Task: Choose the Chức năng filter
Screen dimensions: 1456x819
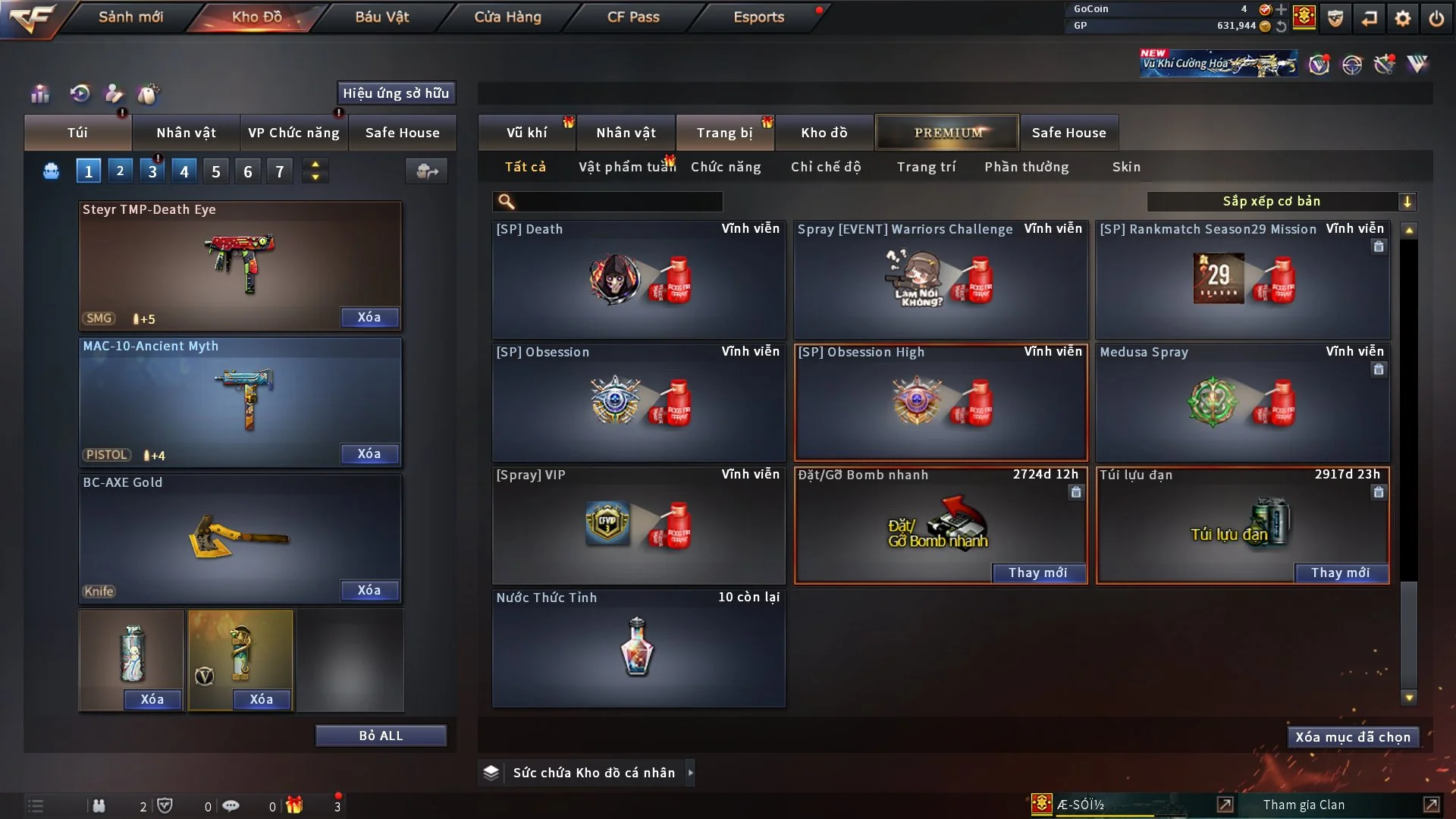Action: [x=726, y=167]
